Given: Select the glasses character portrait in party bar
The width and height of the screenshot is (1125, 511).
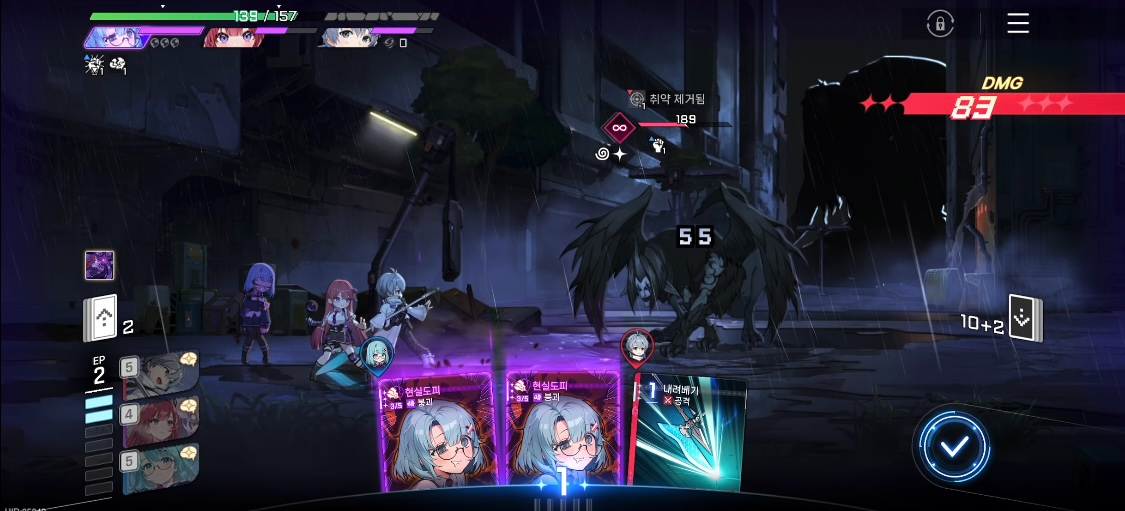Looking at the screenshot, I should click(115, 37).
